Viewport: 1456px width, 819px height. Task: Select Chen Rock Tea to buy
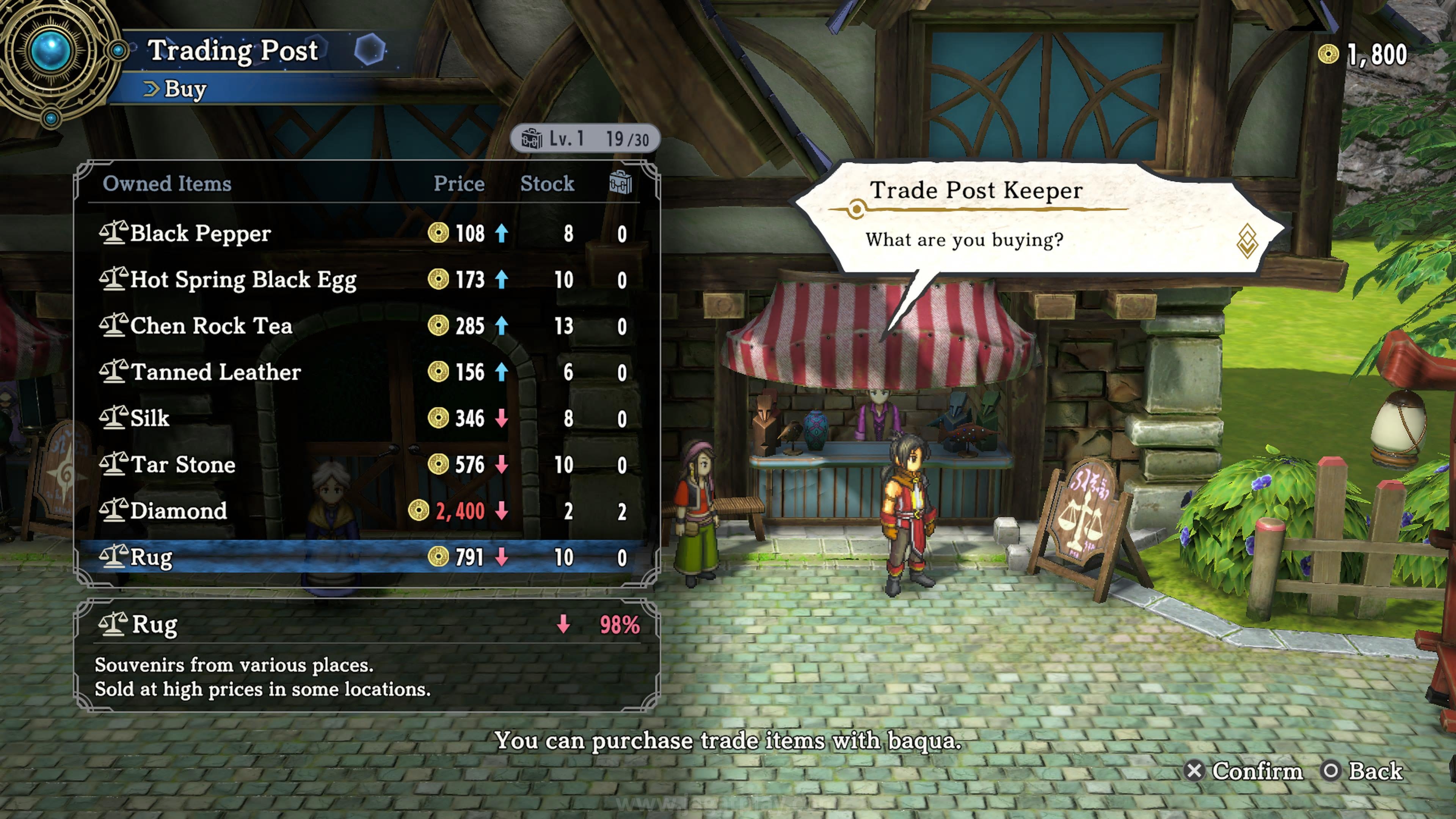(x=362, y=326)
